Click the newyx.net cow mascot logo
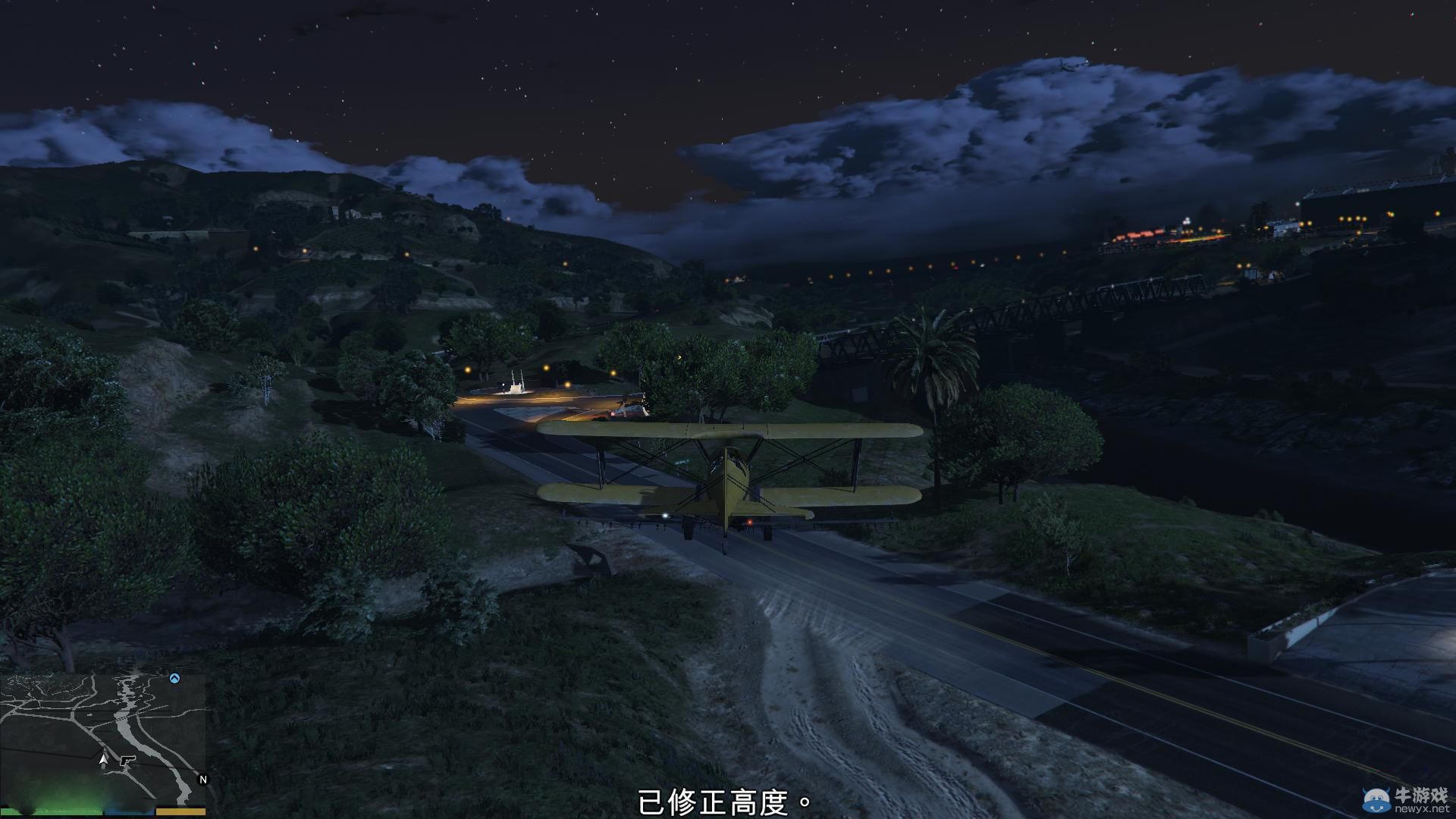The image size is (1456, 819). 1377,800
